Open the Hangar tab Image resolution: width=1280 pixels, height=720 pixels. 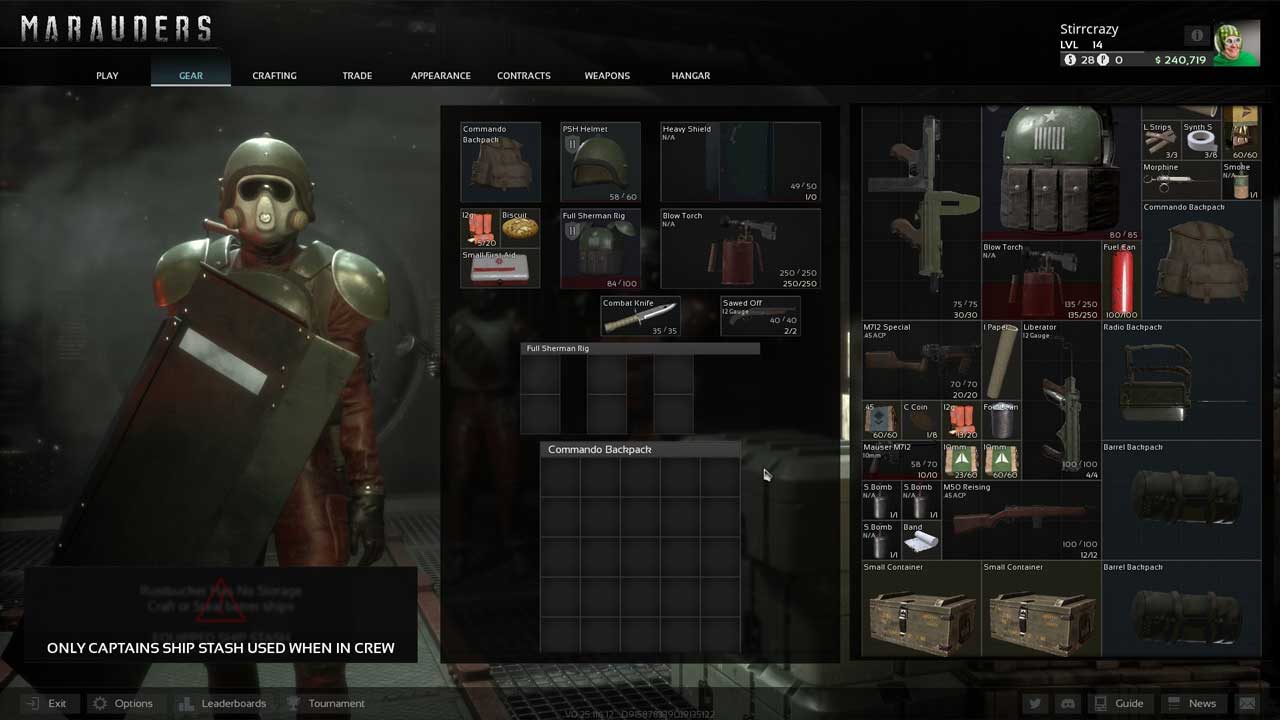[690, 76]
